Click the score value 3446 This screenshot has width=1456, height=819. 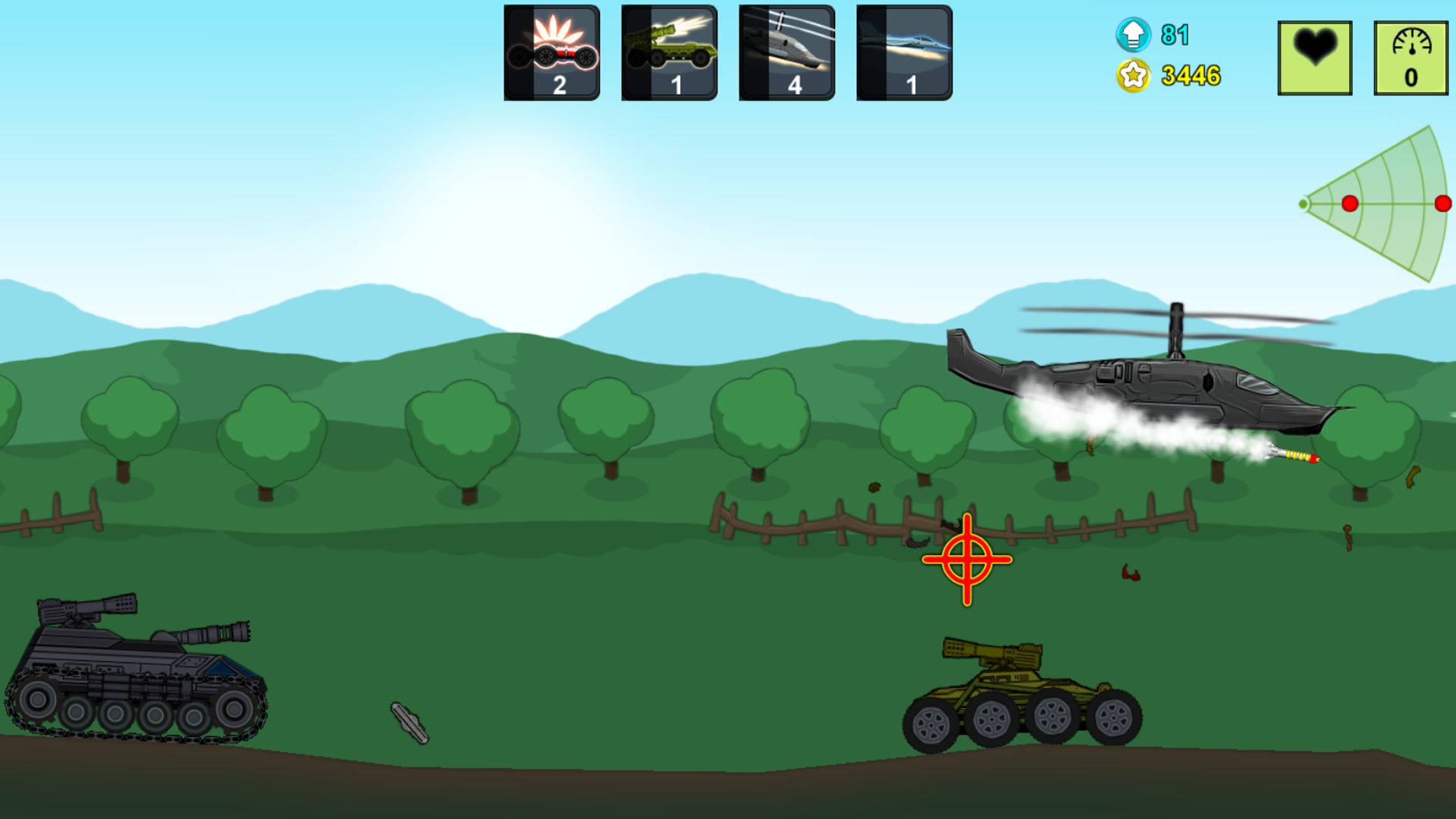pos(1192,75)
